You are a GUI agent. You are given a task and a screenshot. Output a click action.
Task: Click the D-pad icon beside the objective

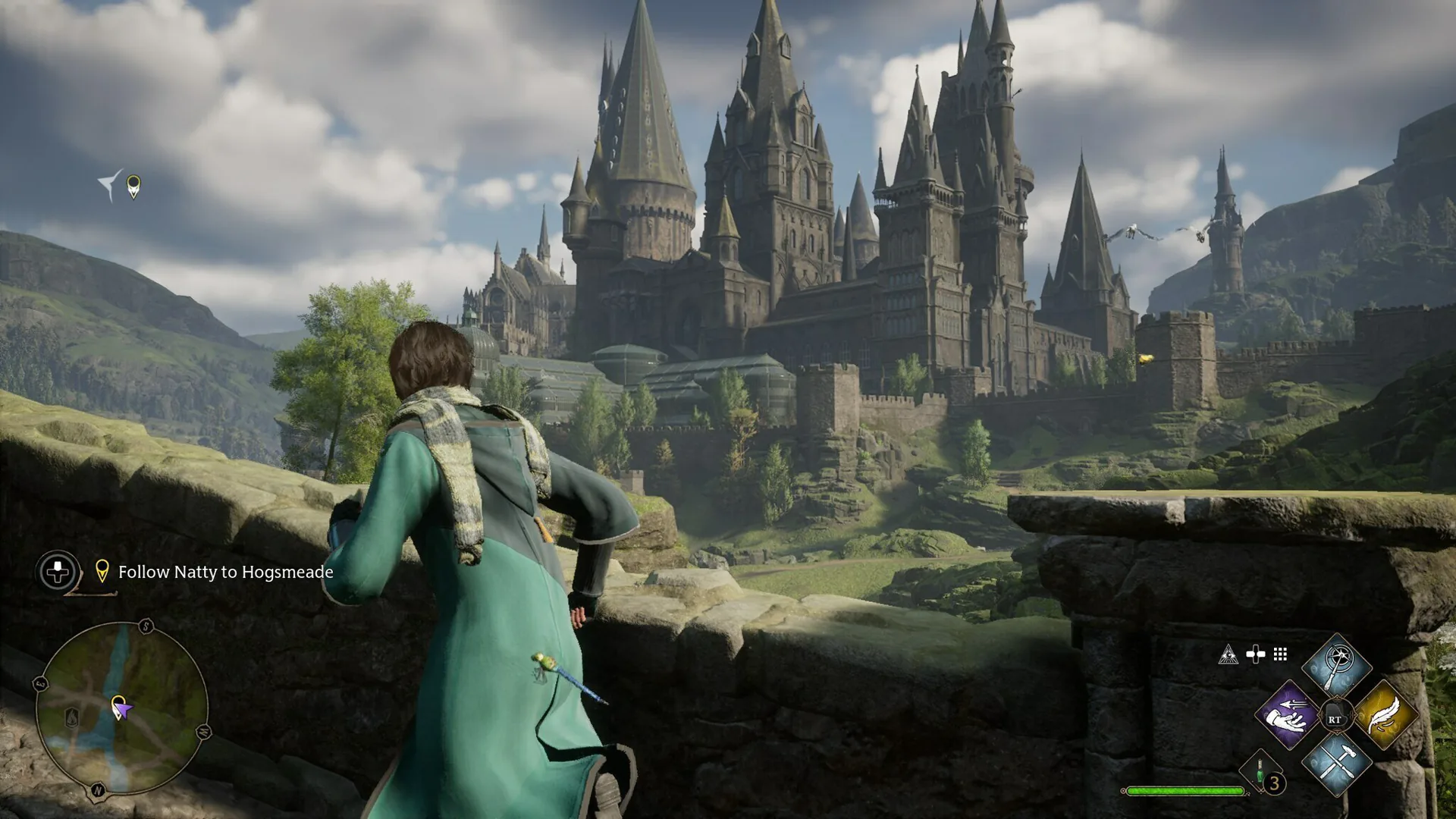(x=57, y=573)
